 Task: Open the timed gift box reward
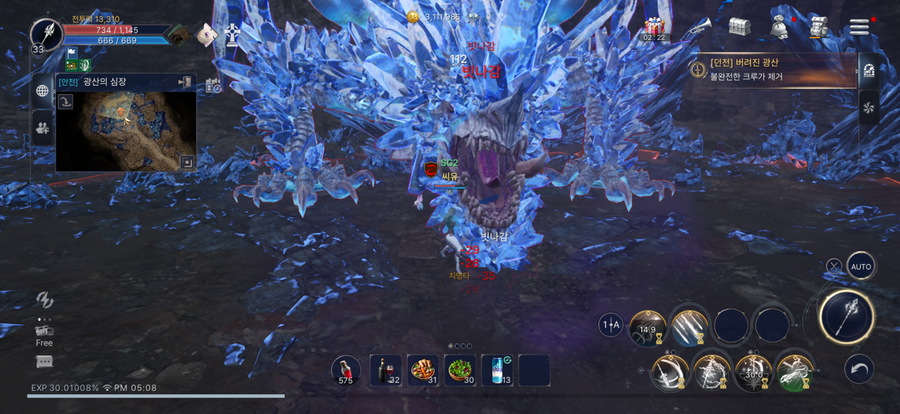click(x=655, y=26)
